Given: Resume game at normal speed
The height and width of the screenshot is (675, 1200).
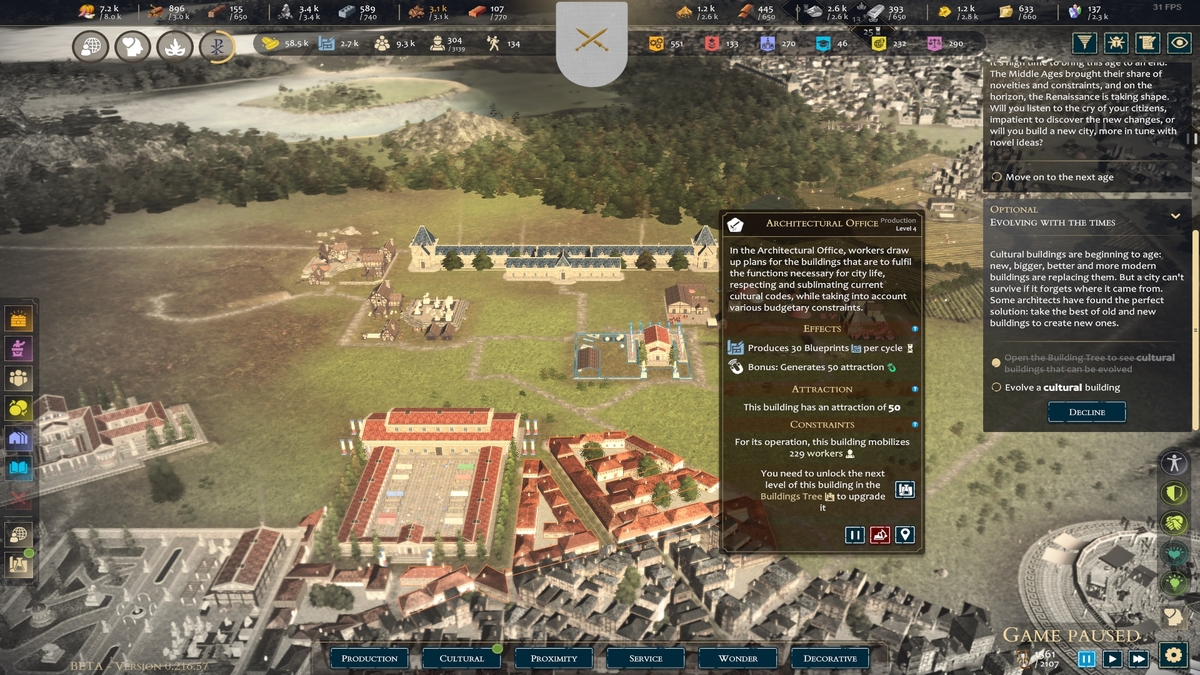Looking at the screenshot, I should (1112, 658).
